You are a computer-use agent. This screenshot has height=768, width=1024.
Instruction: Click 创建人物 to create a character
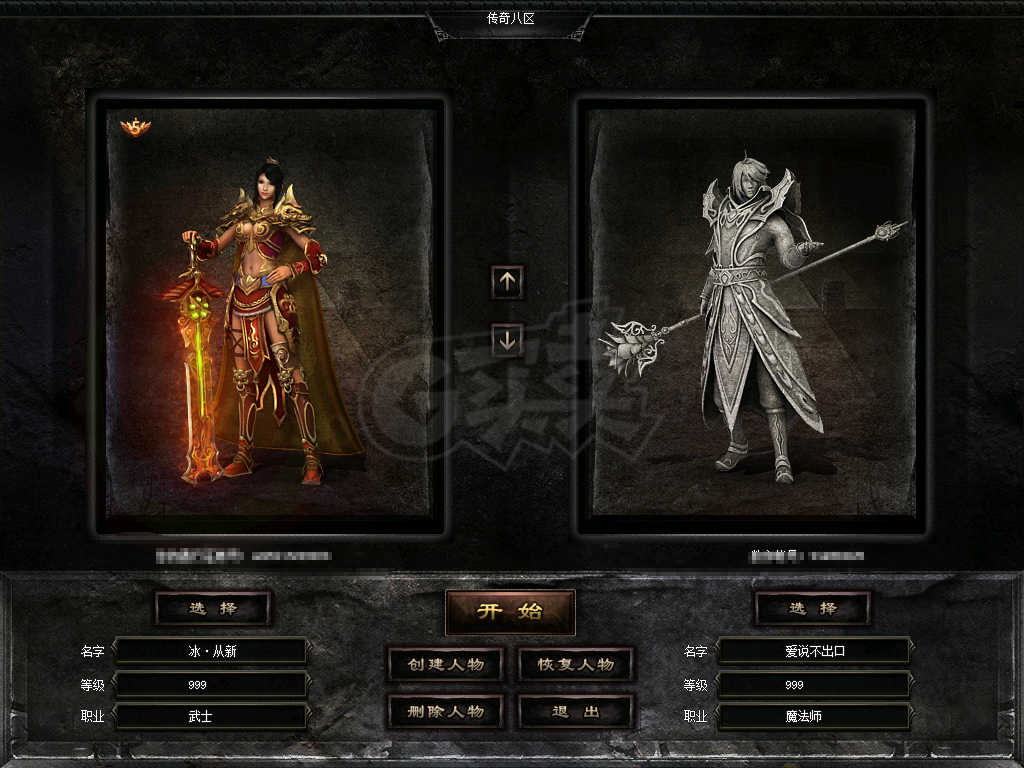point(445,665)
